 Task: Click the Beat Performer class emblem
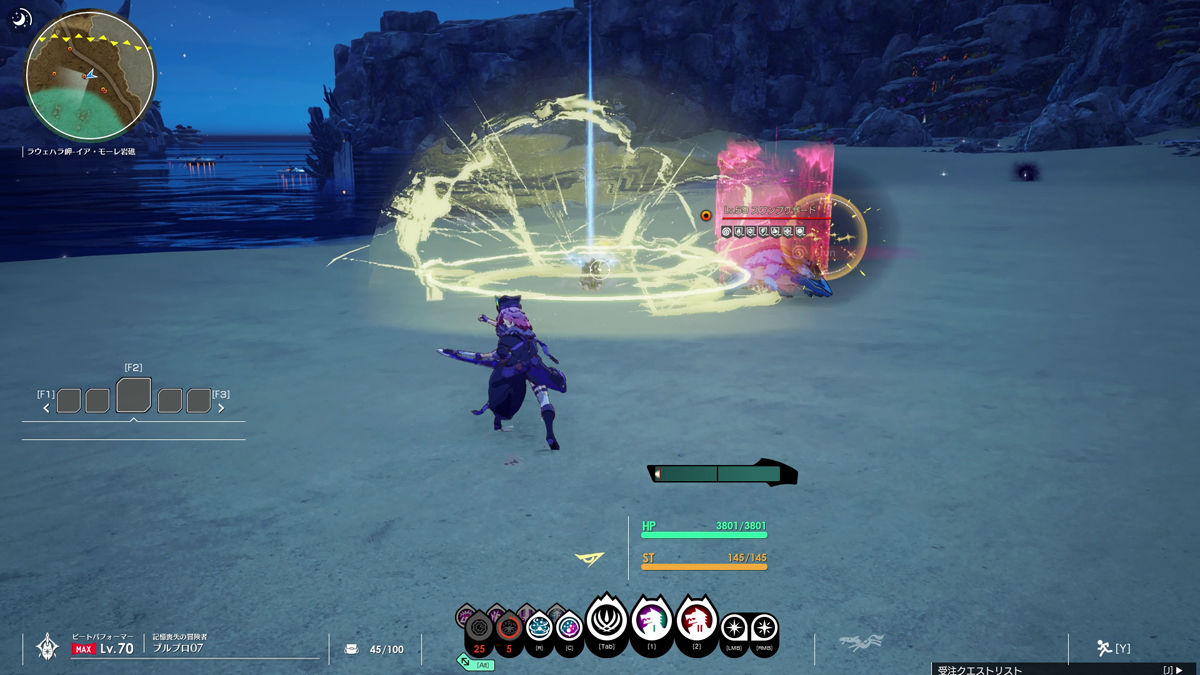click(x=47, y=647)
